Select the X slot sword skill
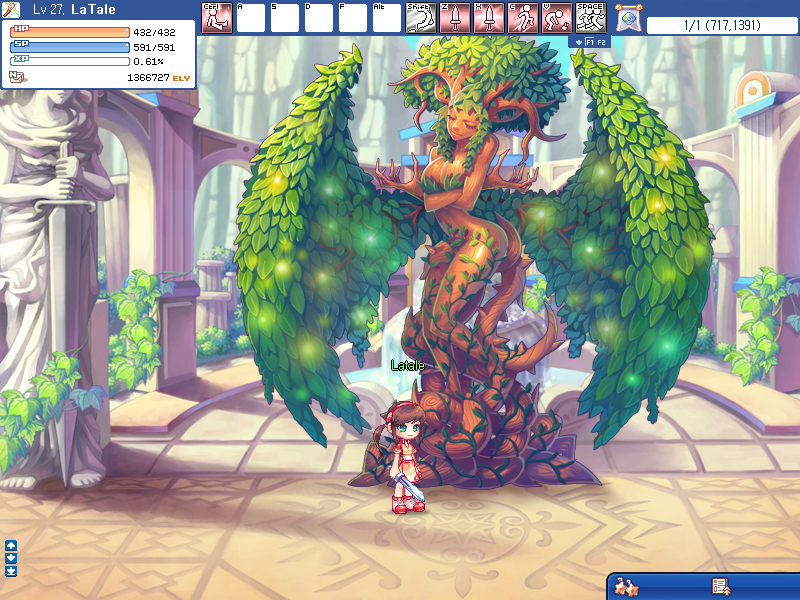Image resolution: width=800 pixels, height=600 pixels. (488, 18)
